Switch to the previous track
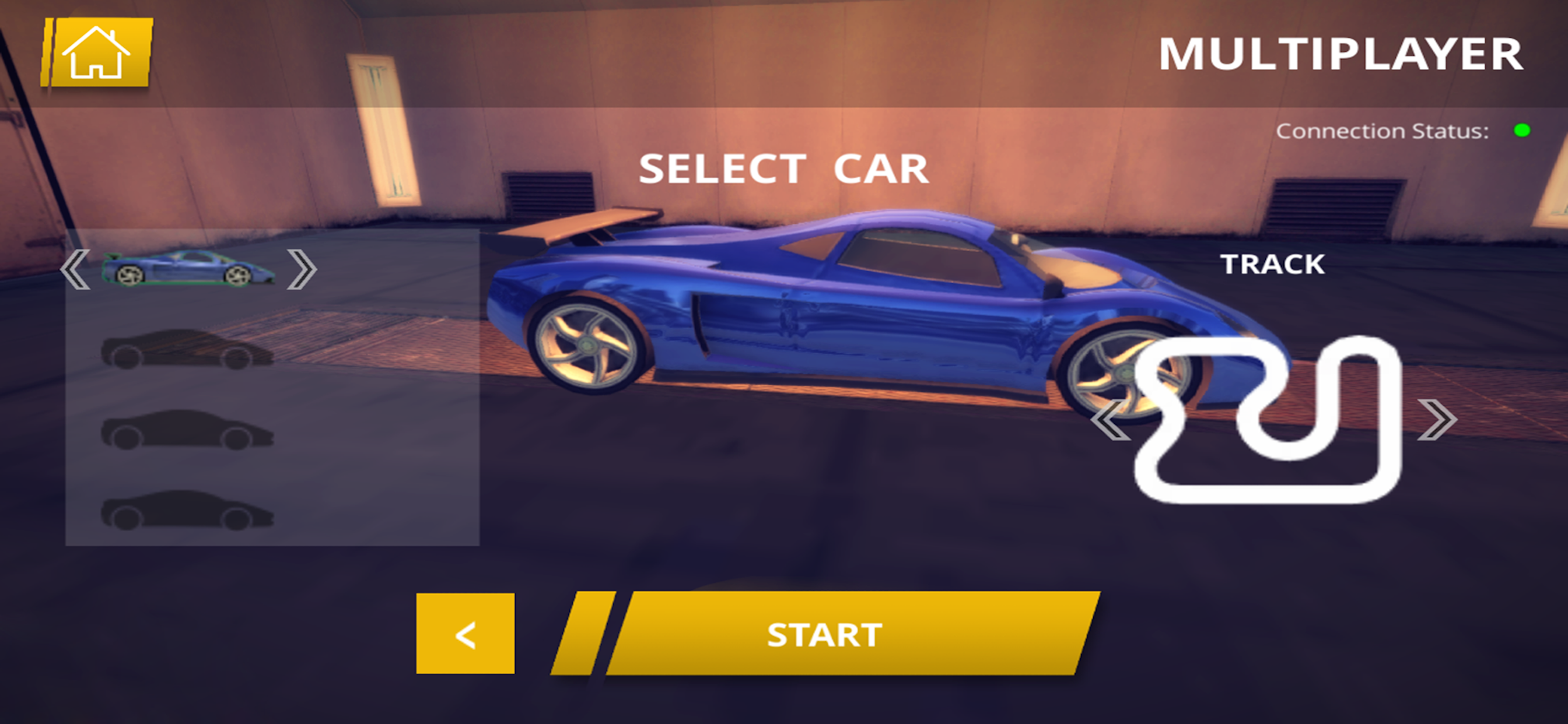 [1109, 420]
